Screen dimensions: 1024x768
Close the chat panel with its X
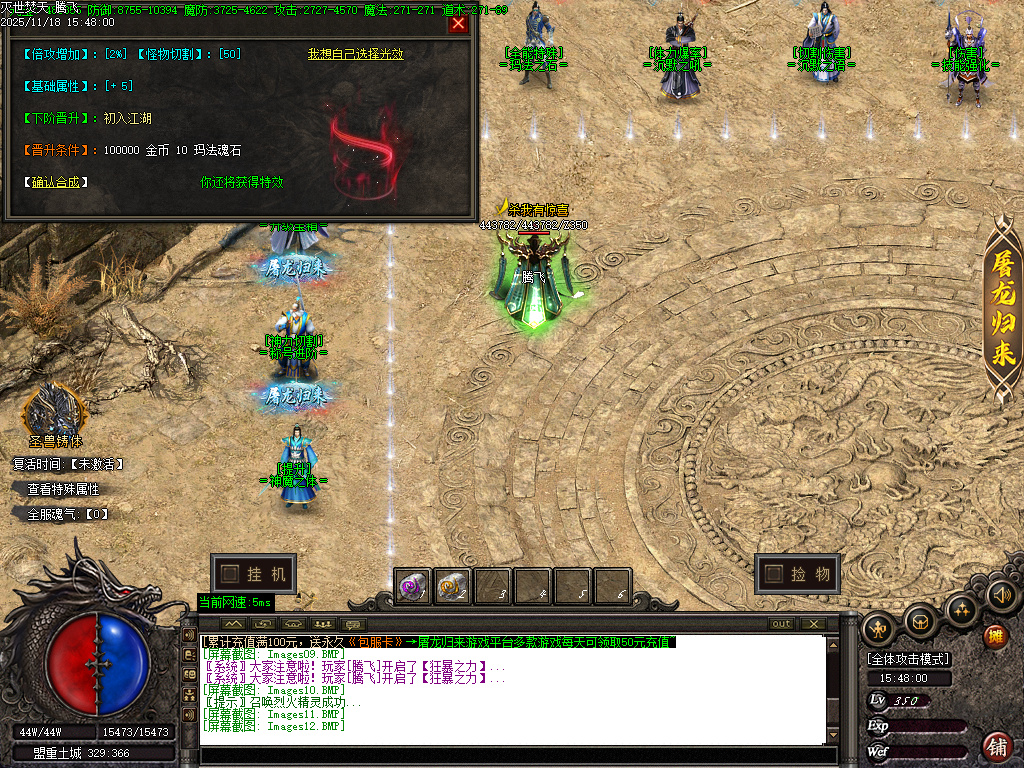pyautogui.click(x=813, y=624)
